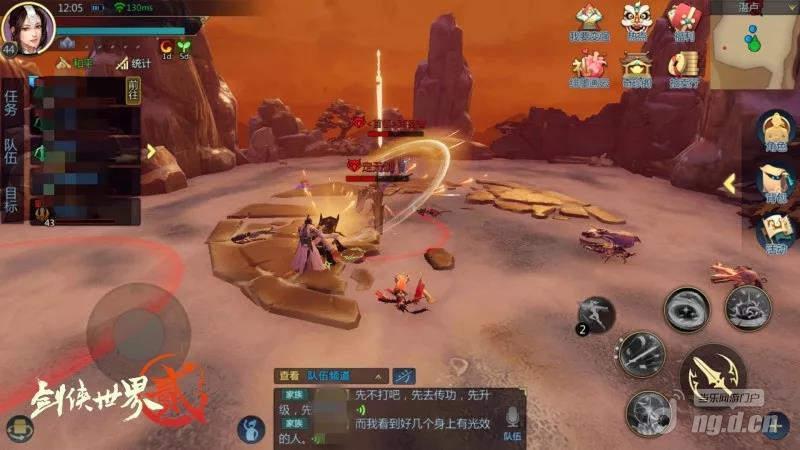Open the lion dance event icon
Image resolution: width=800 pixels, height=450 pixels.
coord(635,21)
